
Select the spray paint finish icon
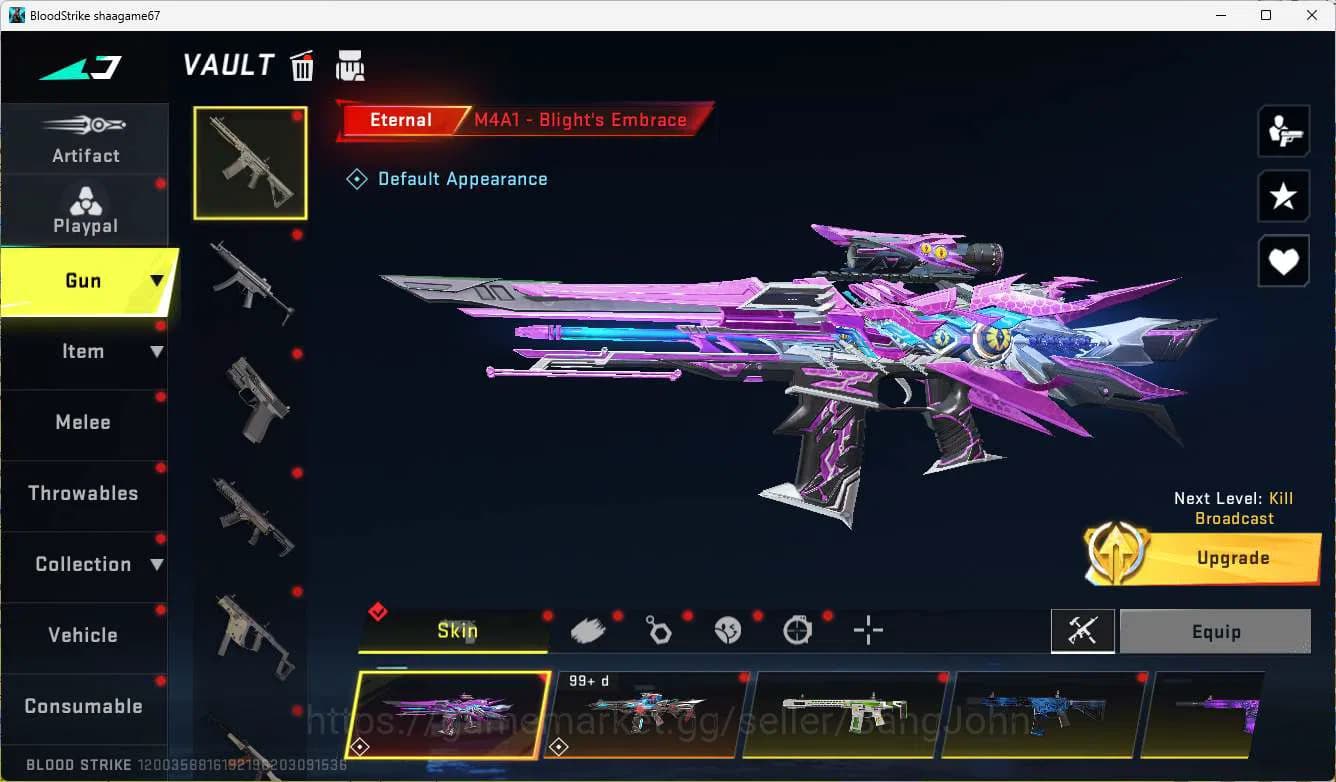click(x=588, y=630)
